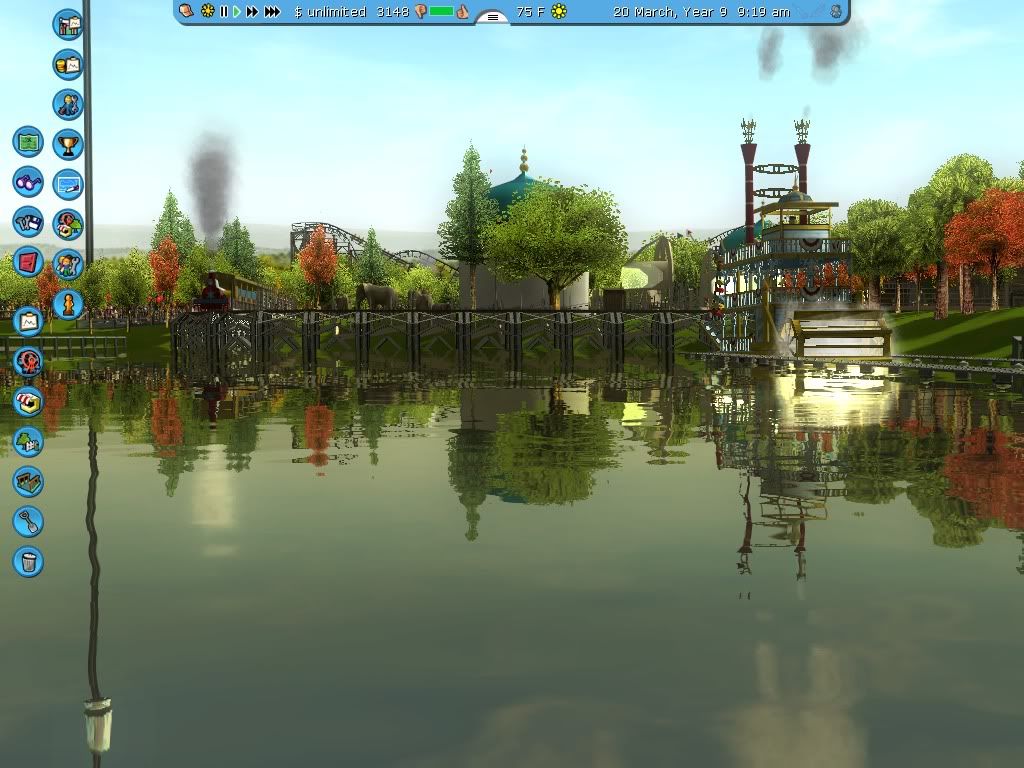Open the floppy disk file options
This screenshot has height=768, width=1024.
click(x=28, y=222)
